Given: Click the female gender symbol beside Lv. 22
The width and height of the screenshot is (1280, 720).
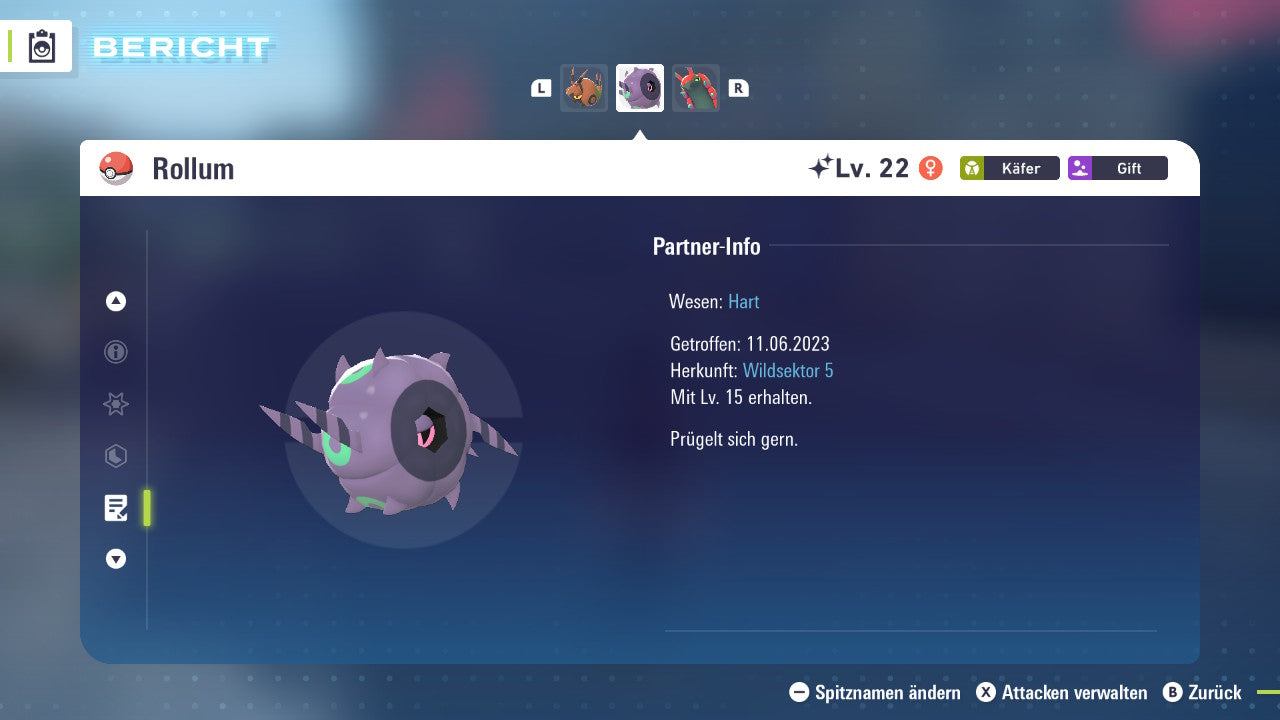Looking at the screenshot, I should click(x=929, y=168).
